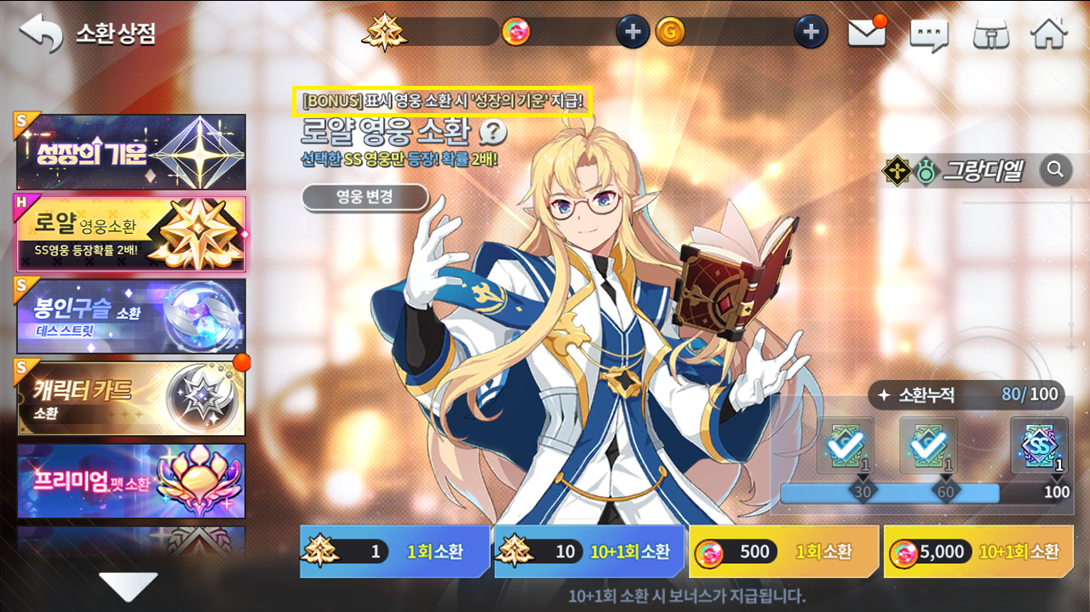
Task: Show more banners with the down arrow
Action: tap(128, 586)
